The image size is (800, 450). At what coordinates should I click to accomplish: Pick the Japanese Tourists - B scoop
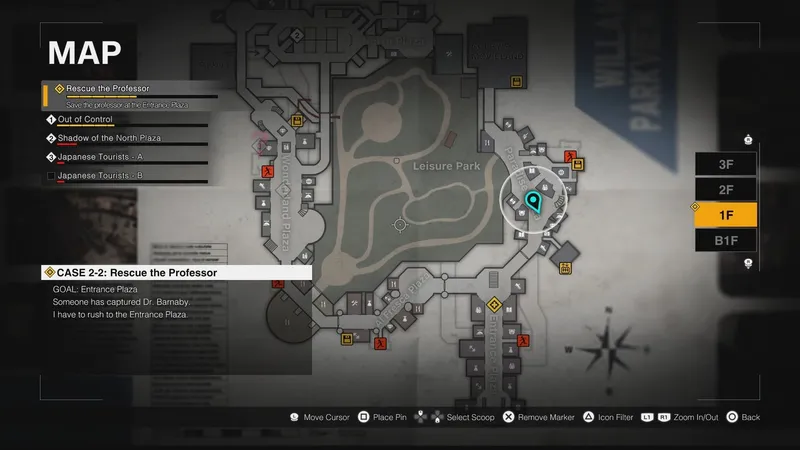(101, 176)
